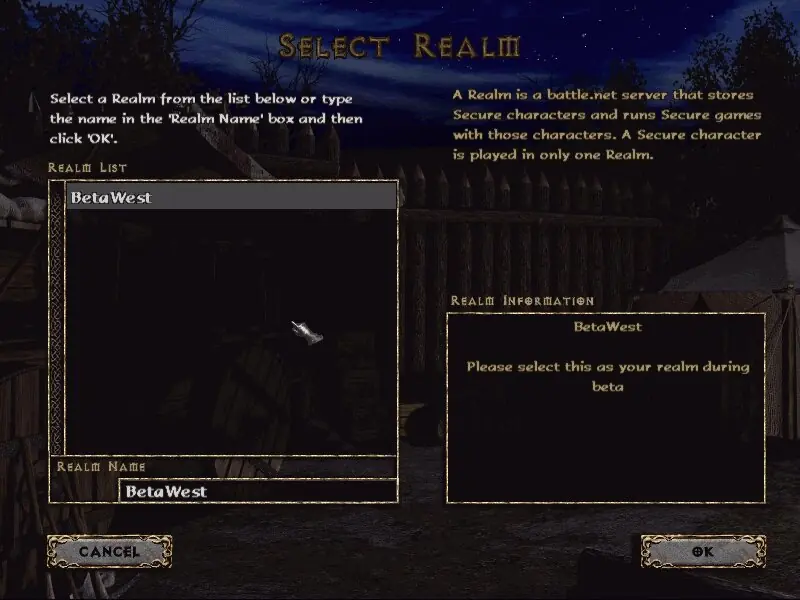Click the Realm Name text box
This screenshot has width=800, height=600.
257,491
